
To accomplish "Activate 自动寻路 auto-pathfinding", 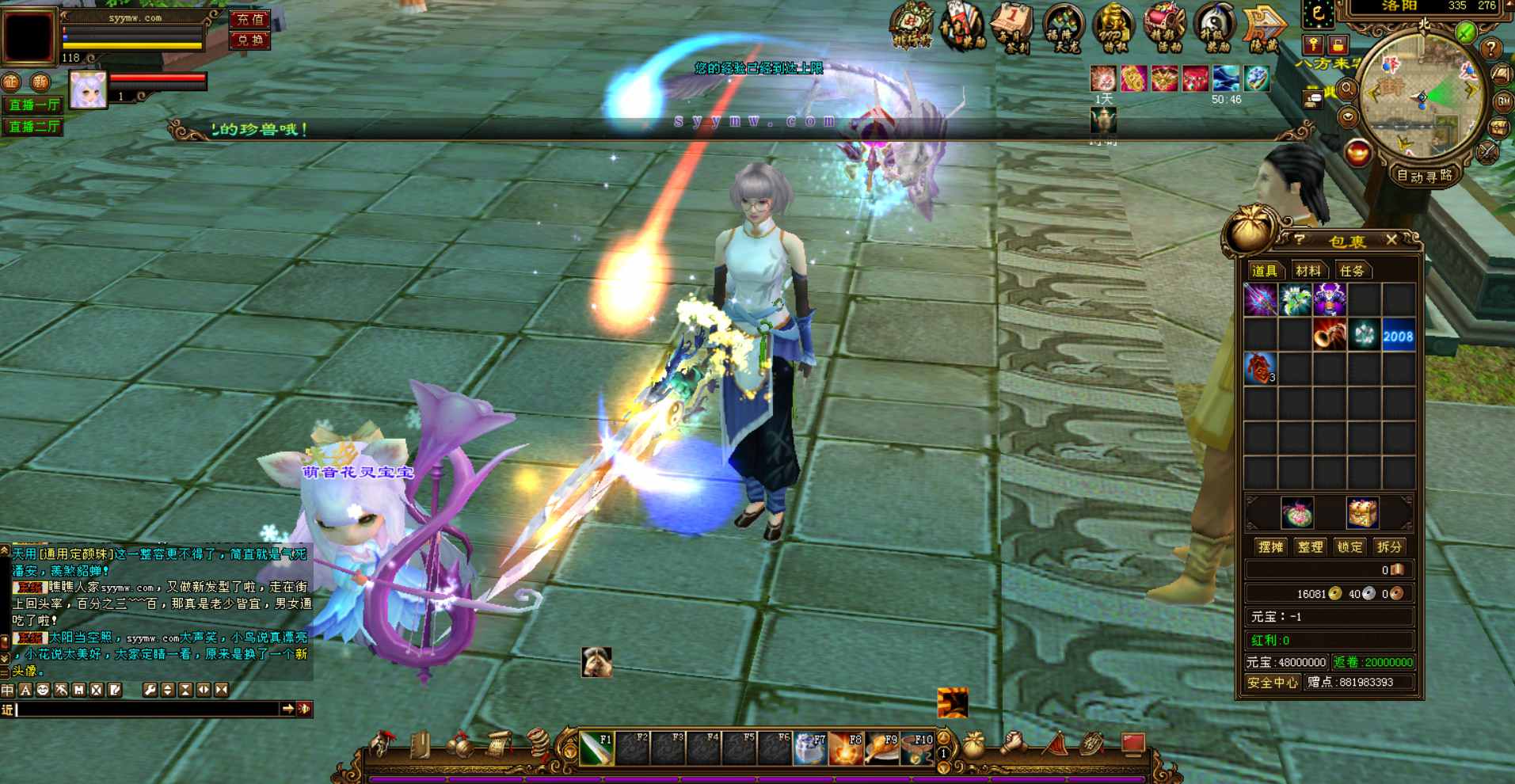I will point(1425,176).
